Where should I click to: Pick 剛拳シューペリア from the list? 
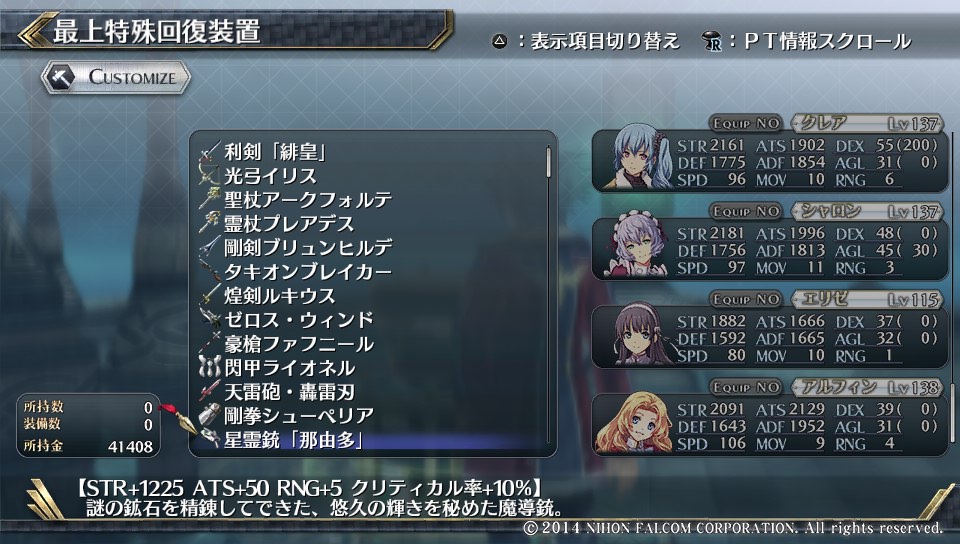point(299,416)
